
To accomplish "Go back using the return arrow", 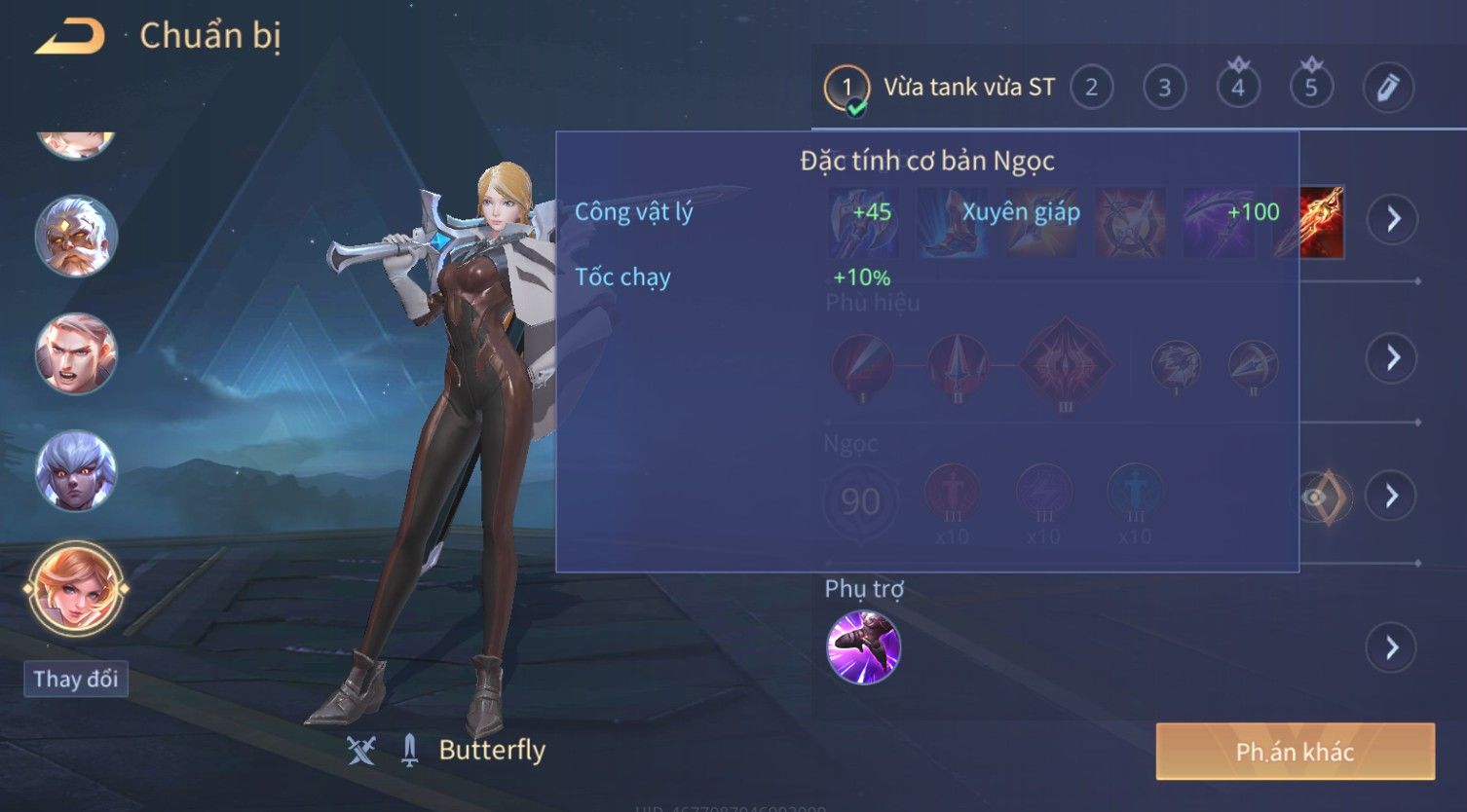I will (70, 37).
